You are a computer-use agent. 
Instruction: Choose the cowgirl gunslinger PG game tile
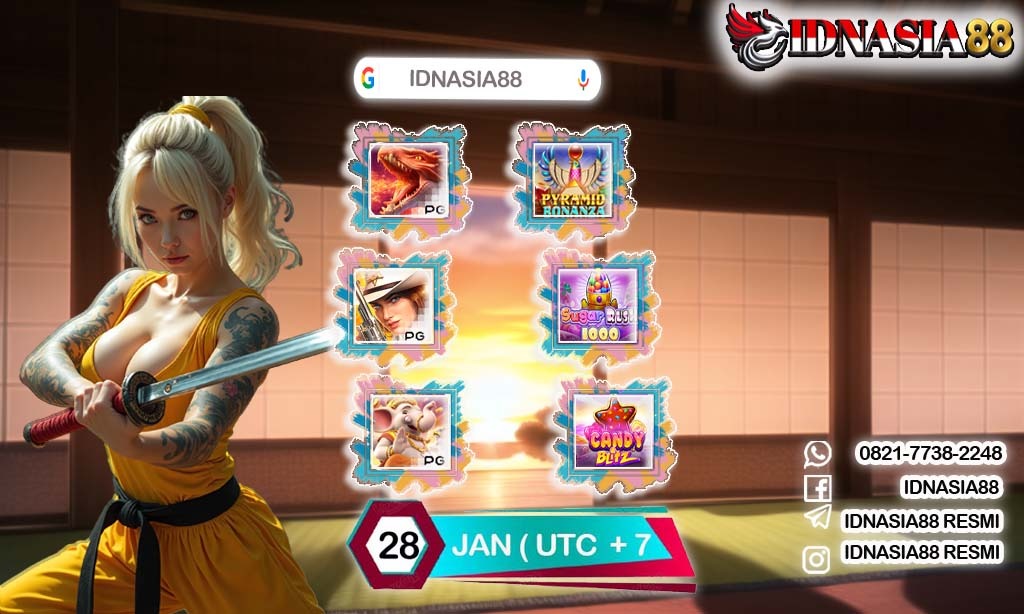point(394,305)
